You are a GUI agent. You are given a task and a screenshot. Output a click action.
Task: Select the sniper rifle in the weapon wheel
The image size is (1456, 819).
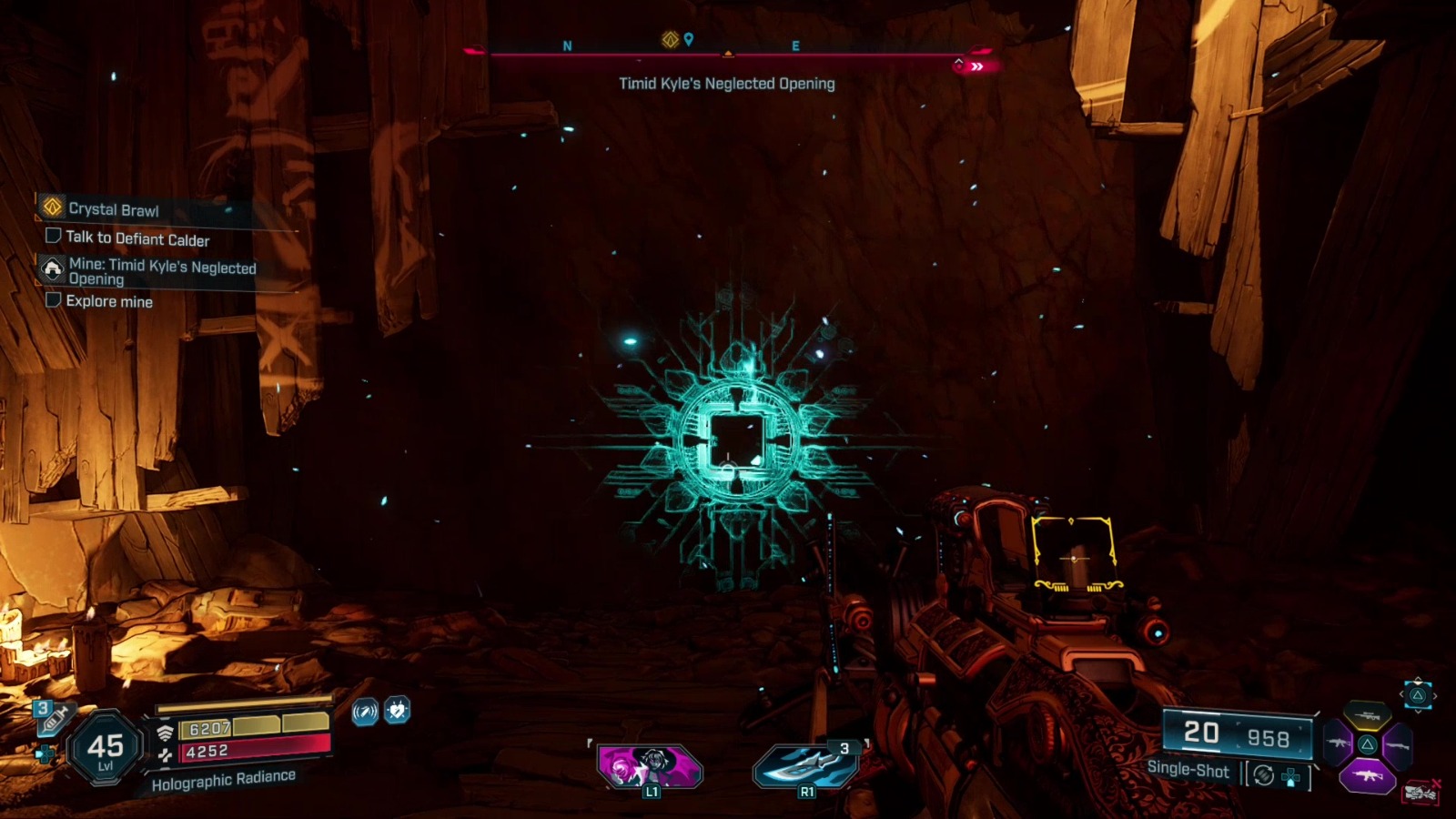click(x=1367, y=715)
